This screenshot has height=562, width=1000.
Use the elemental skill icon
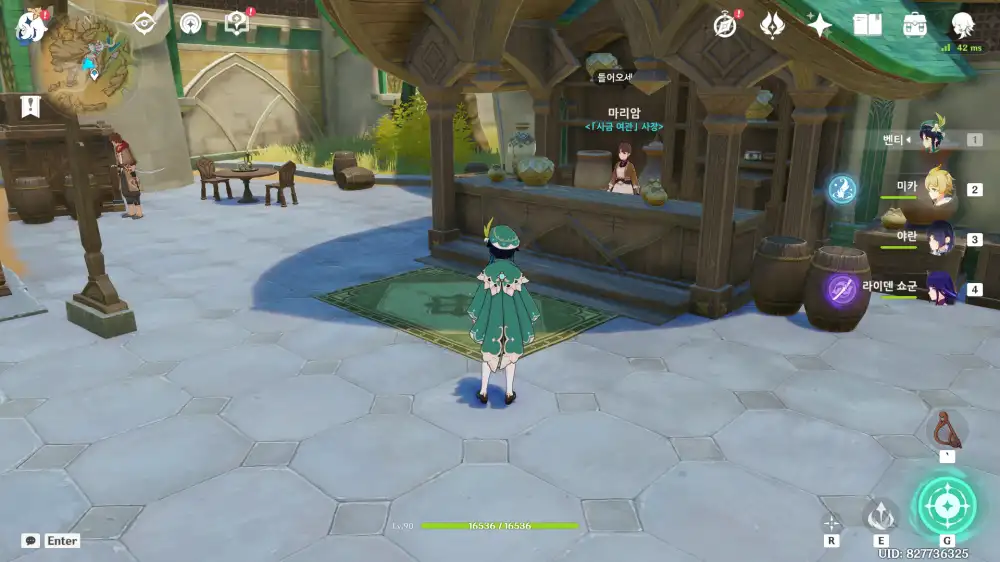pos(881,515)
